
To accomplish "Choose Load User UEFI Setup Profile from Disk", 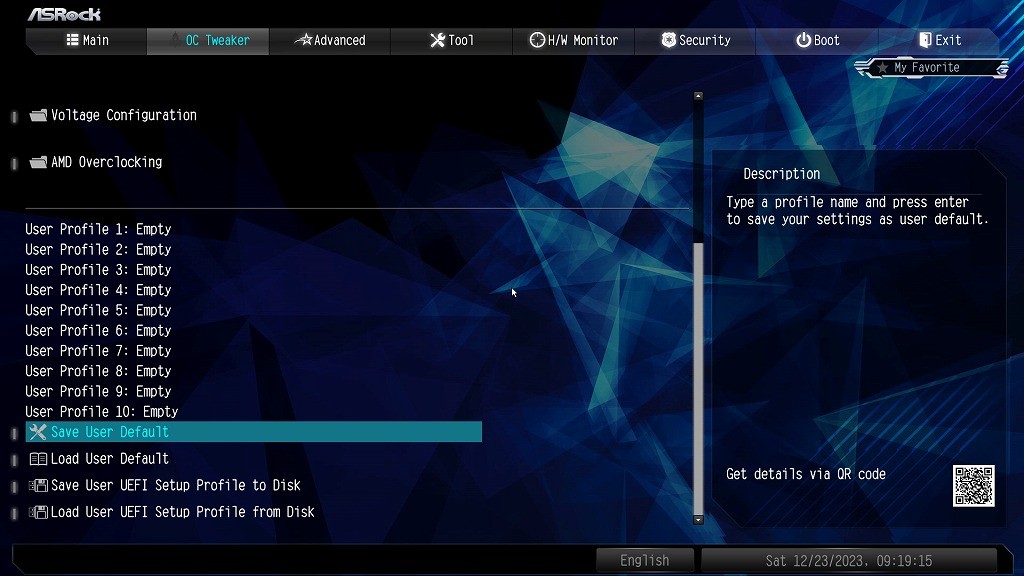I will point(182,512).
